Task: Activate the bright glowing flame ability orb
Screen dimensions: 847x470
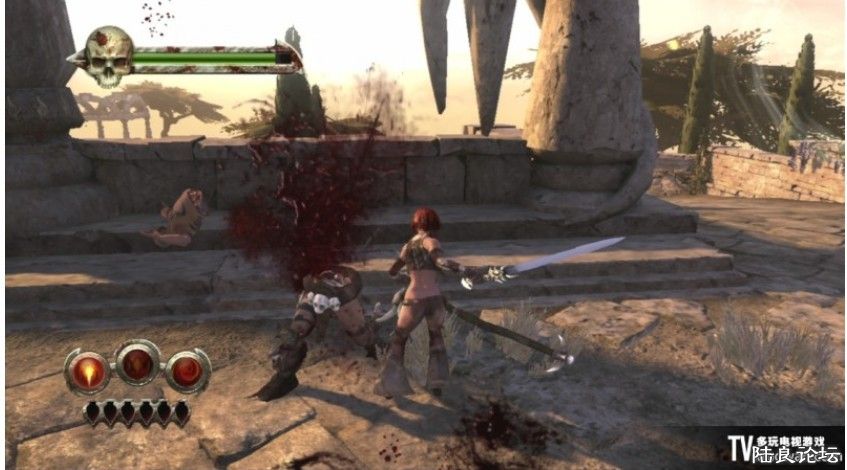Action: (x=87, y=371)
